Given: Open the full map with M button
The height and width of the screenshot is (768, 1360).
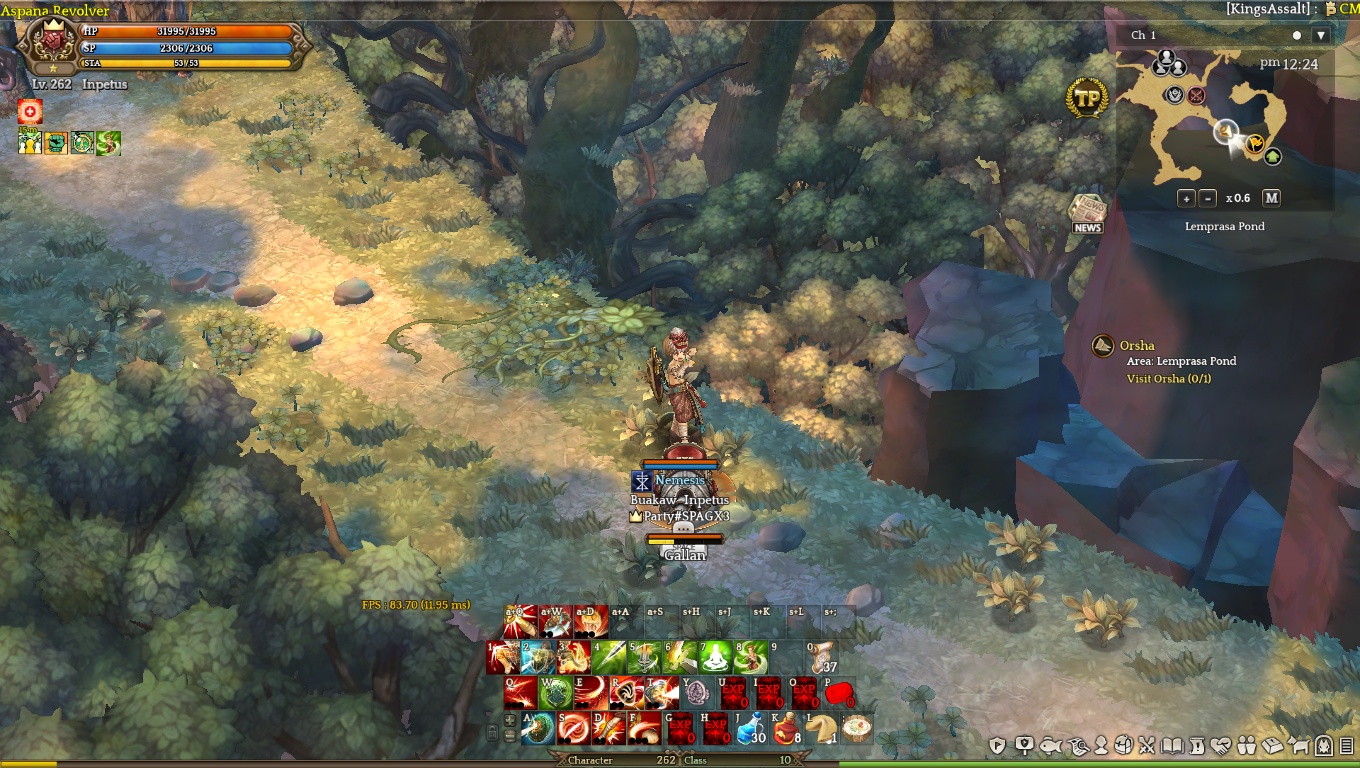Looking at the screenshot, I should (x=1271, y=198).
